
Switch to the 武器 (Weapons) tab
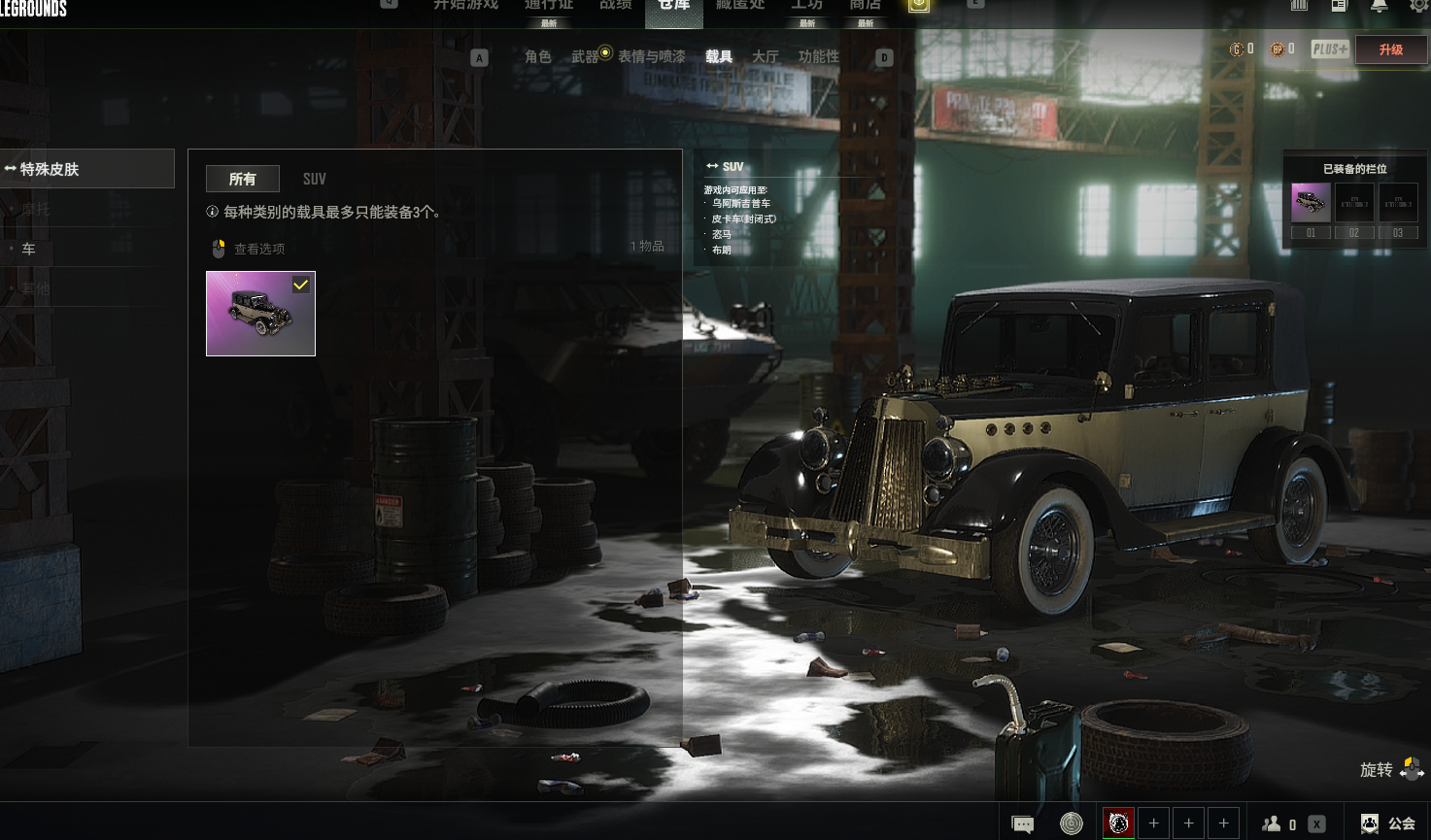point(585,57)
